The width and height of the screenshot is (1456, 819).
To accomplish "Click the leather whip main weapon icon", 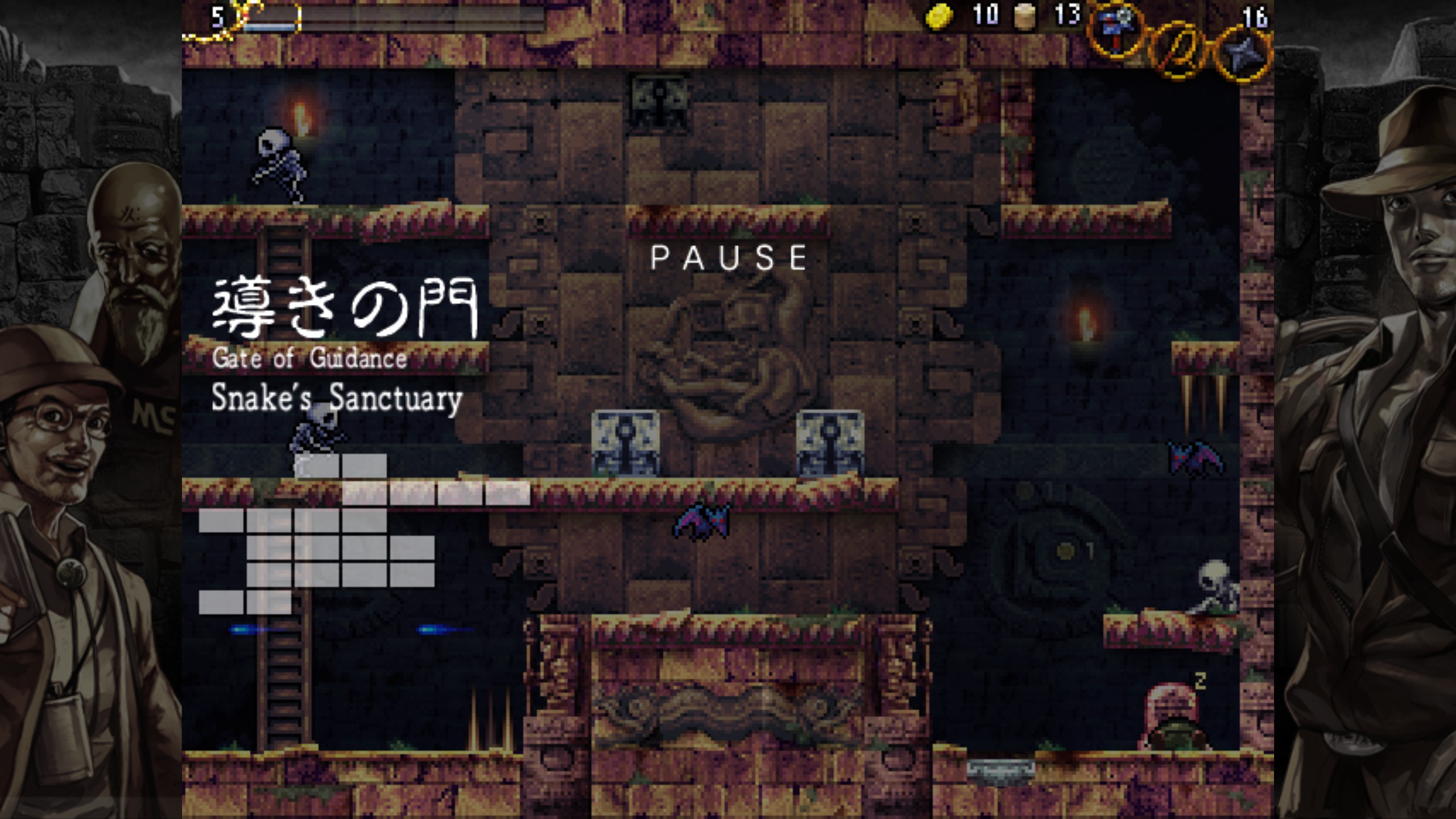I will tap(1179, 50).
